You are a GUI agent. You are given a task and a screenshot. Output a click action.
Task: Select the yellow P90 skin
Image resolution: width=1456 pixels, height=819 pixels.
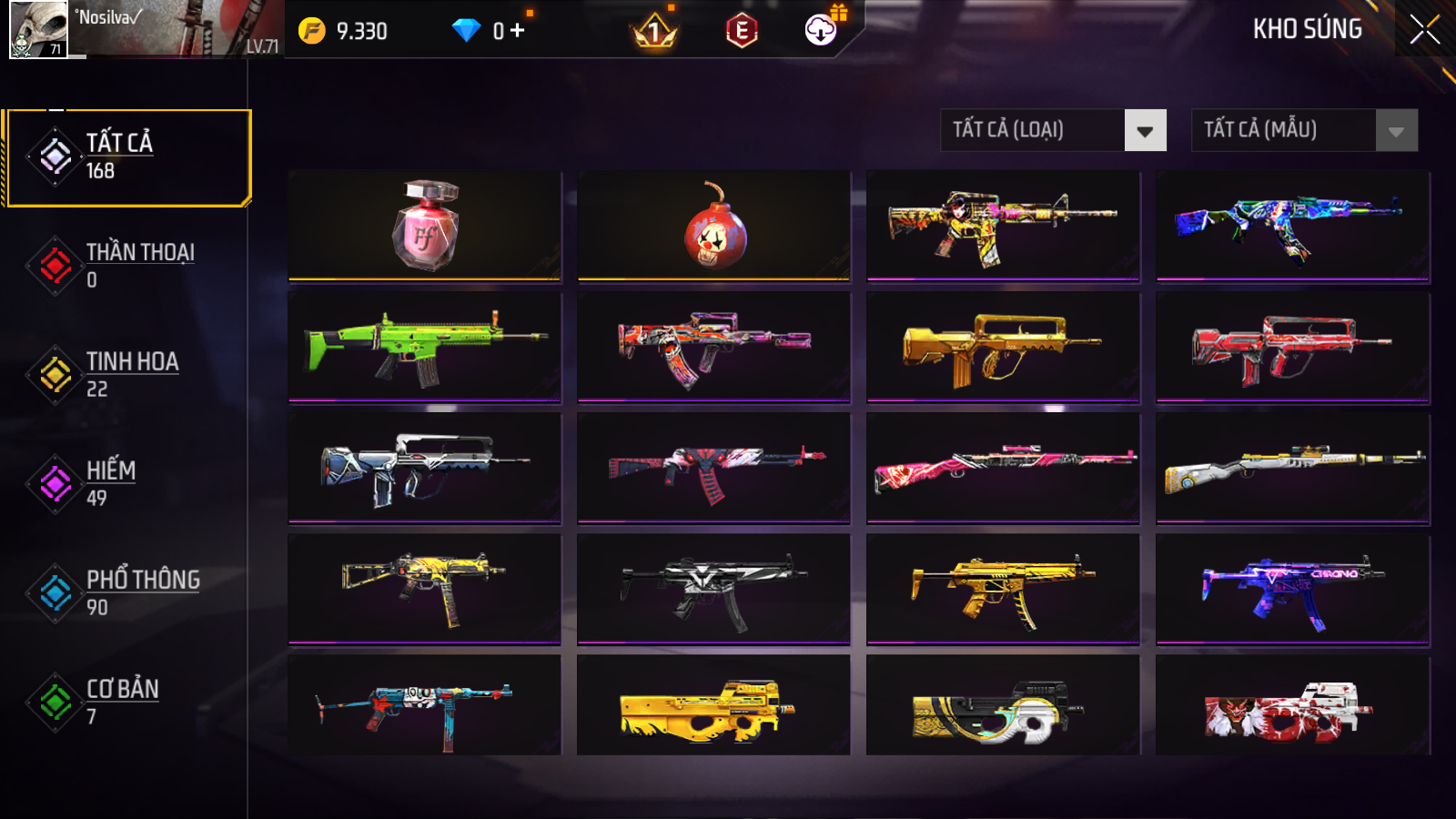714,705
